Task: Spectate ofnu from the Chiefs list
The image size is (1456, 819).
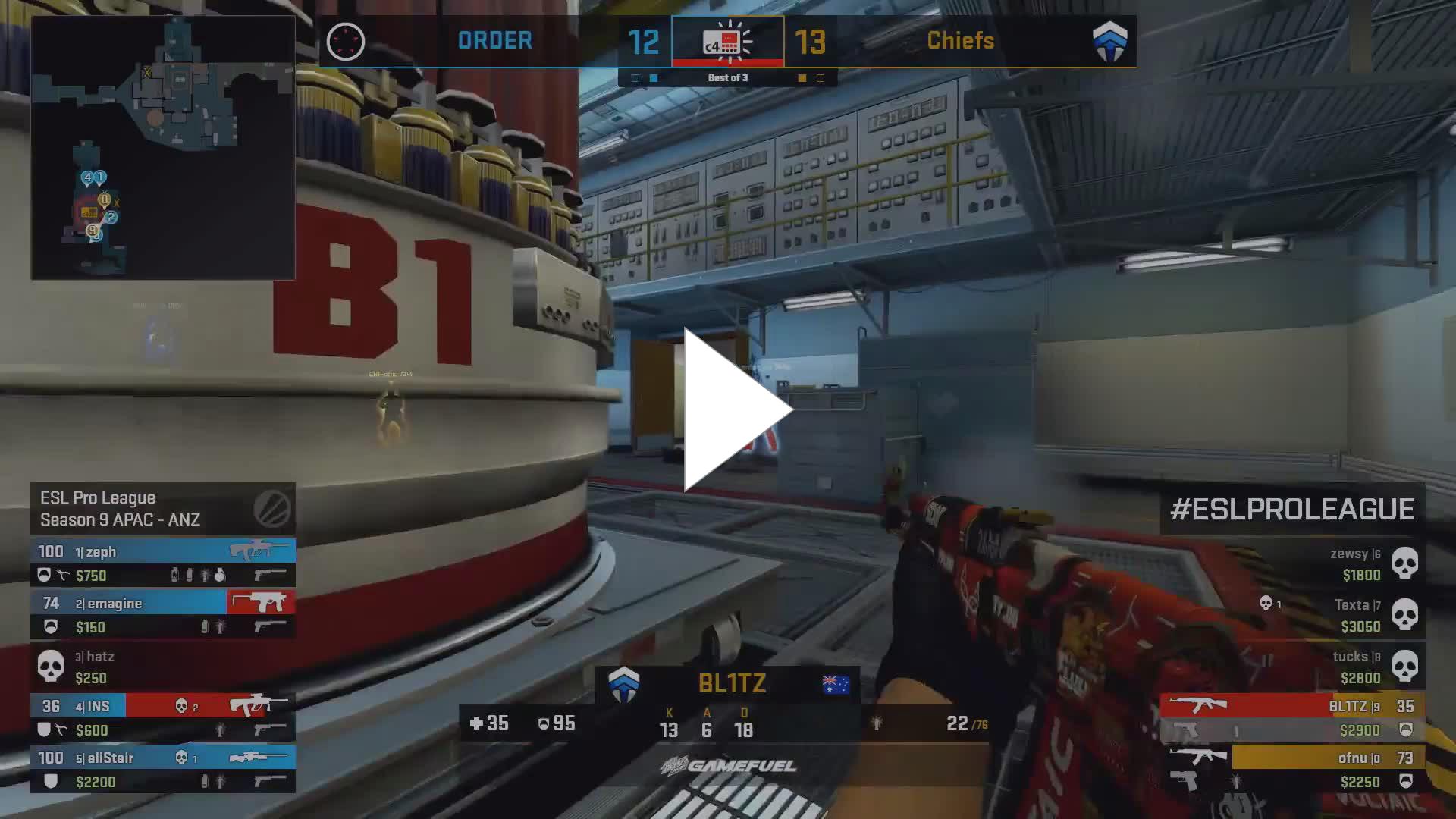Action: coord(1293,769)
